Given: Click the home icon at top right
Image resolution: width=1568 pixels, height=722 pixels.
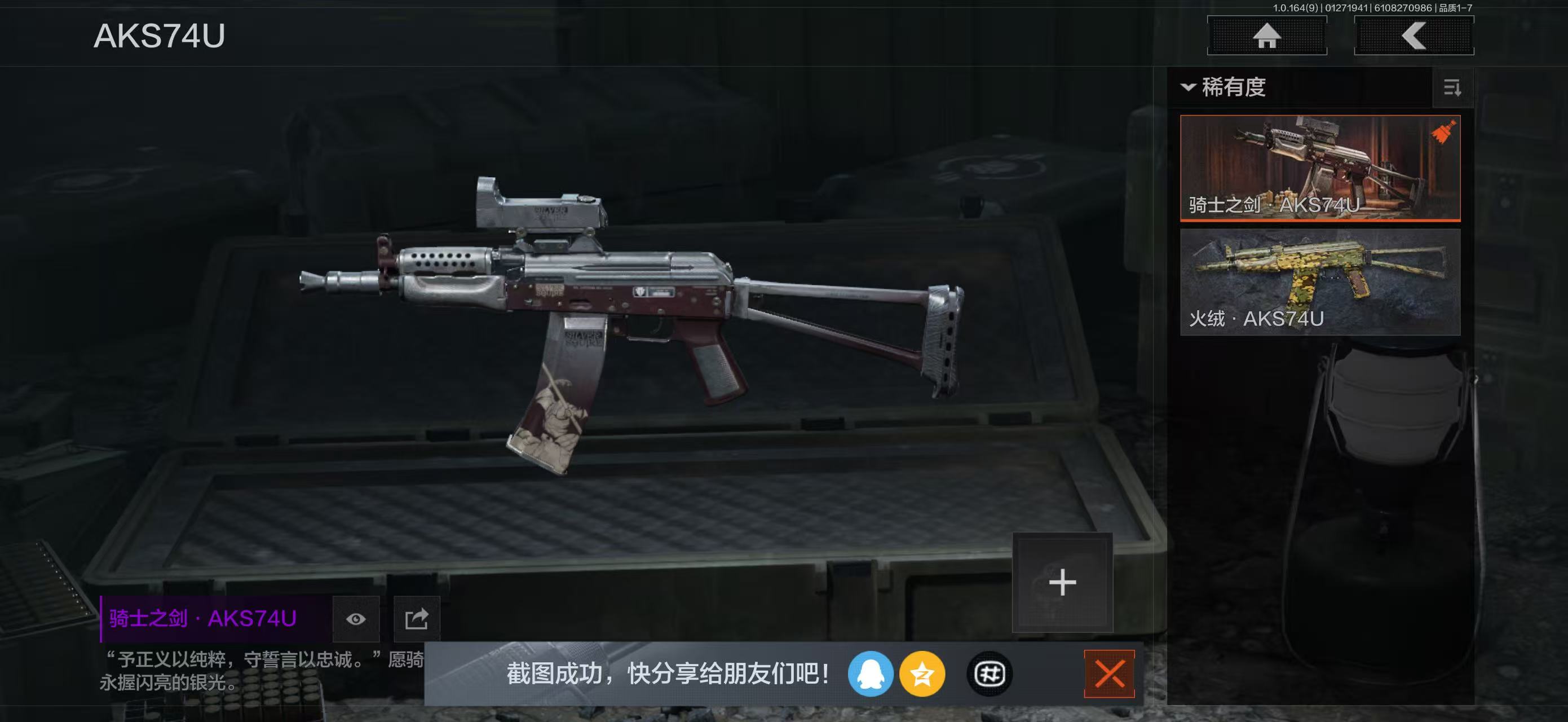Looking at the screenshot, I should click(1267, 38).
